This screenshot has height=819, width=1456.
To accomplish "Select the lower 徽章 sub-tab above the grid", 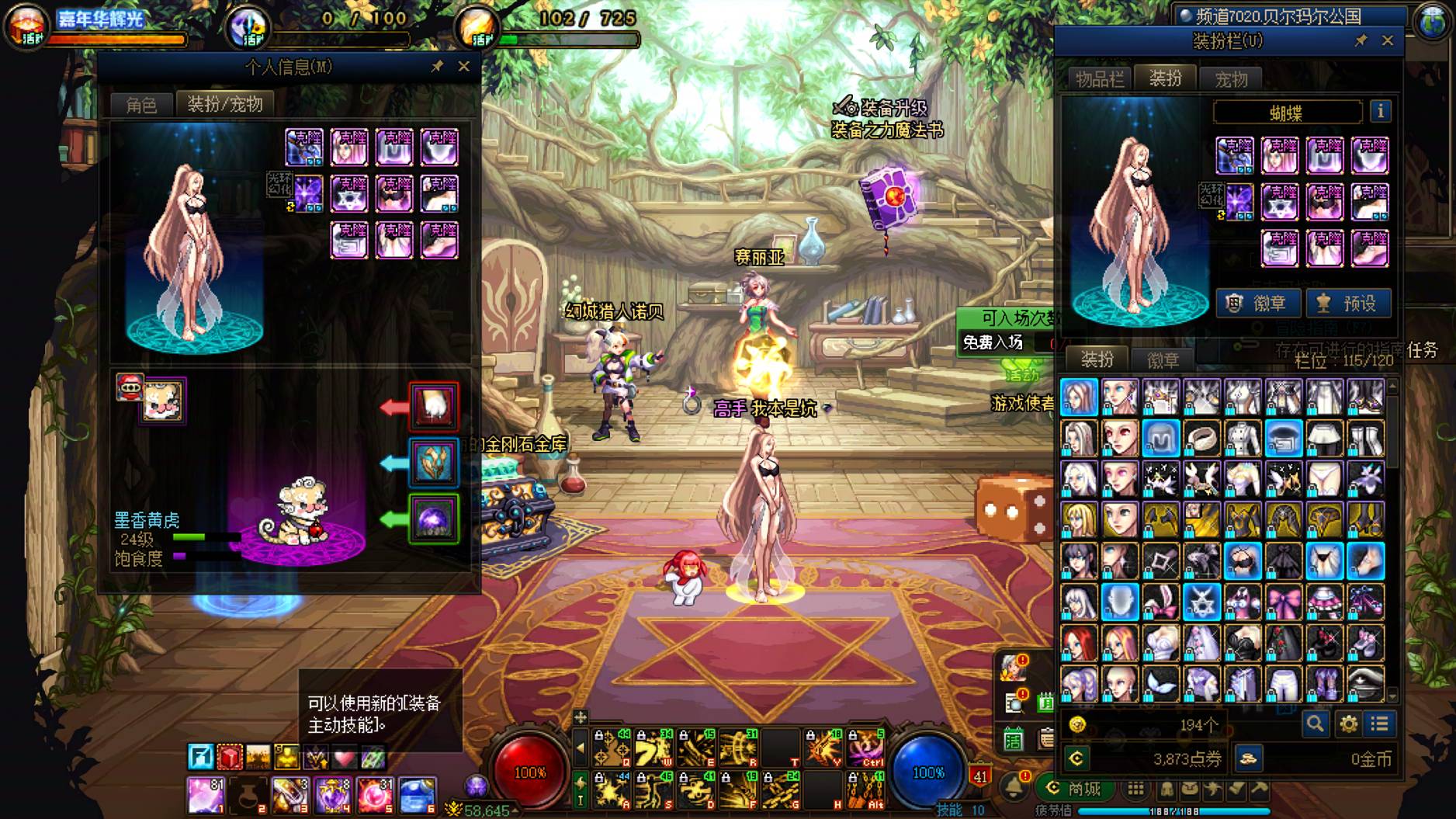I will click(1163, 360).
